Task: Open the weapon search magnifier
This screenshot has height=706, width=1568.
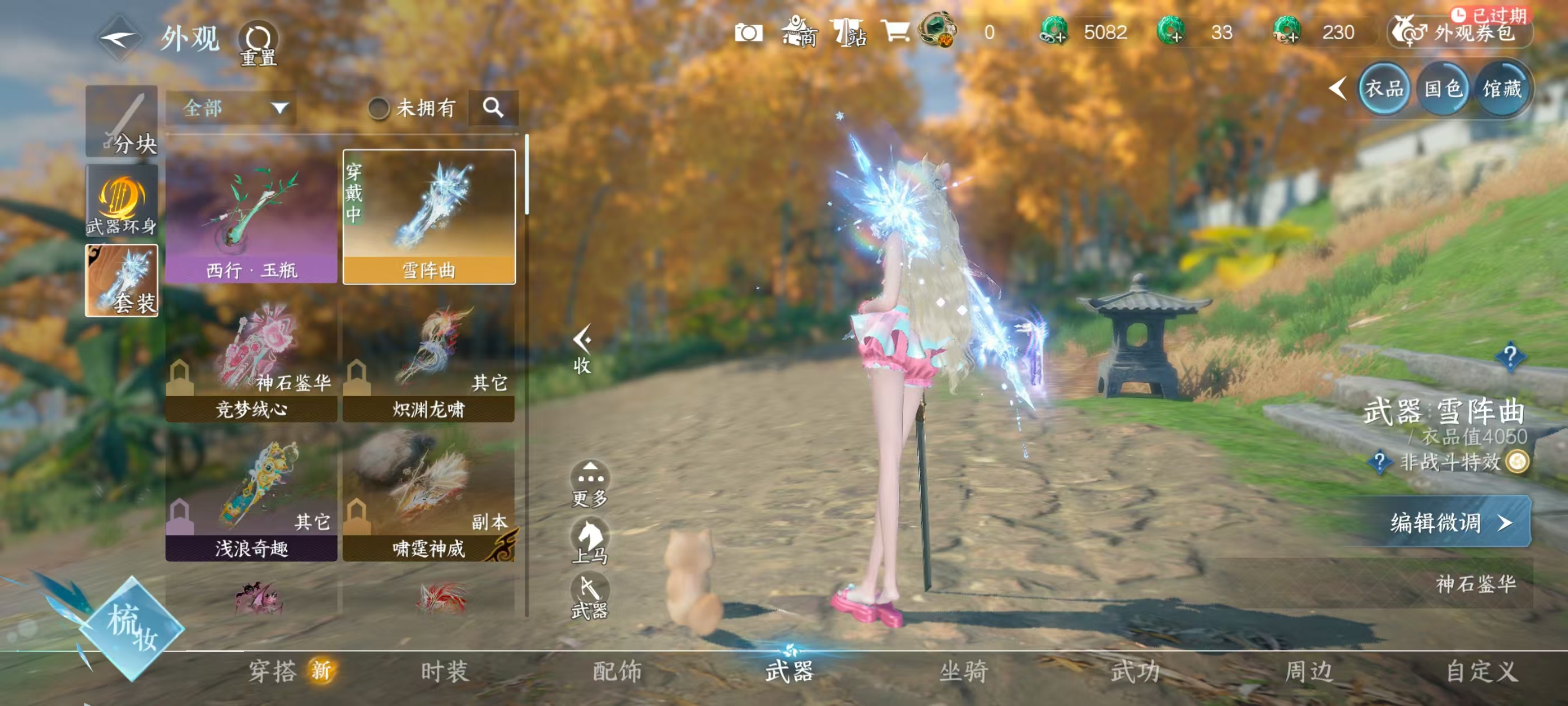Action: pos(493,108)
